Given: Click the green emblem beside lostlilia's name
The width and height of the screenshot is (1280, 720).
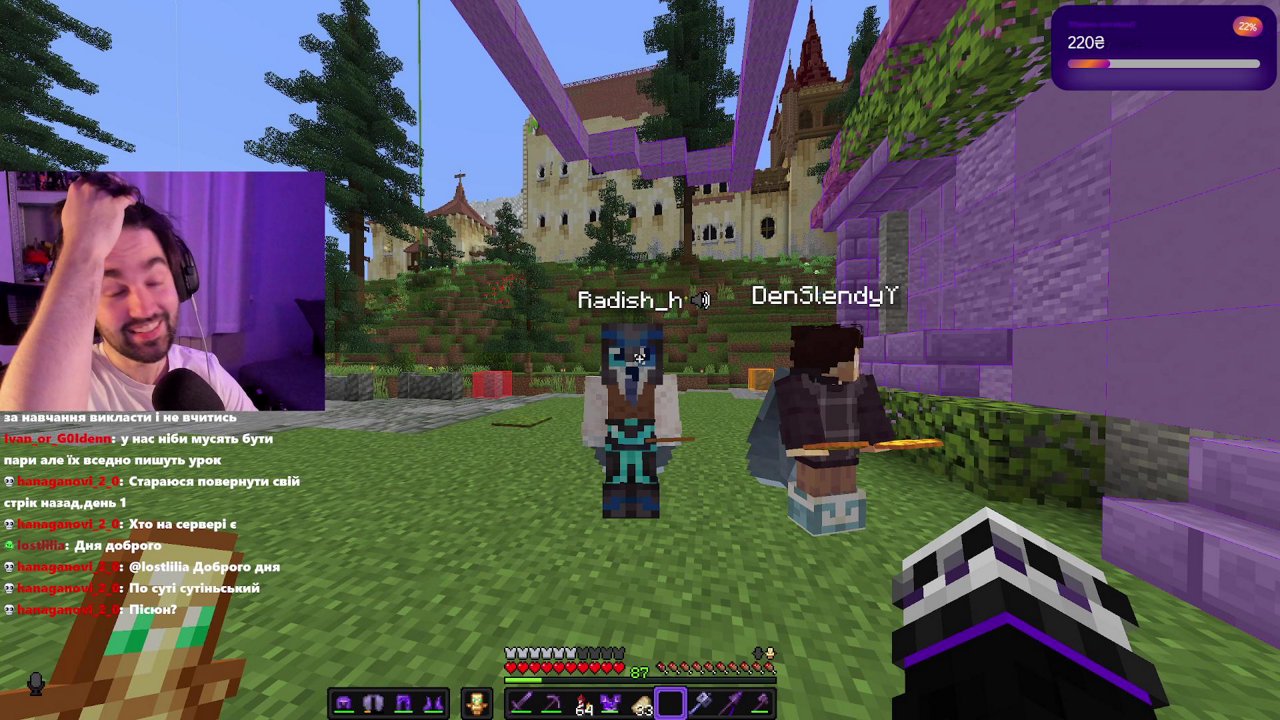Looking at the screenshot, I should click(x=9, y=545).
